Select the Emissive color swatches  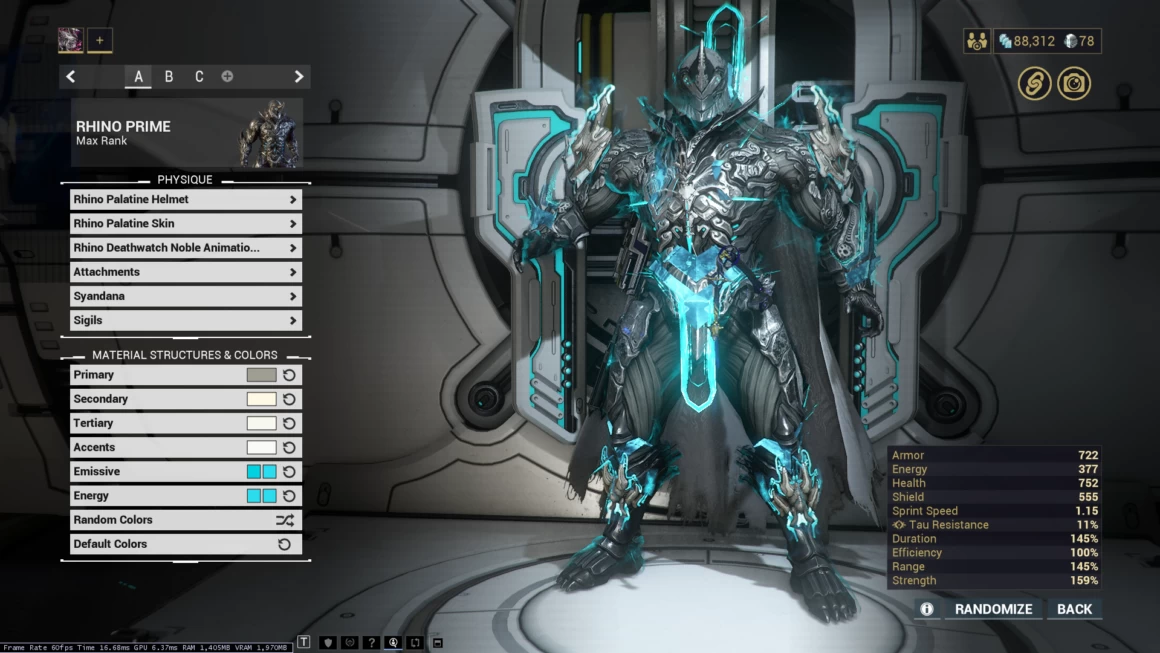point(261,472)
